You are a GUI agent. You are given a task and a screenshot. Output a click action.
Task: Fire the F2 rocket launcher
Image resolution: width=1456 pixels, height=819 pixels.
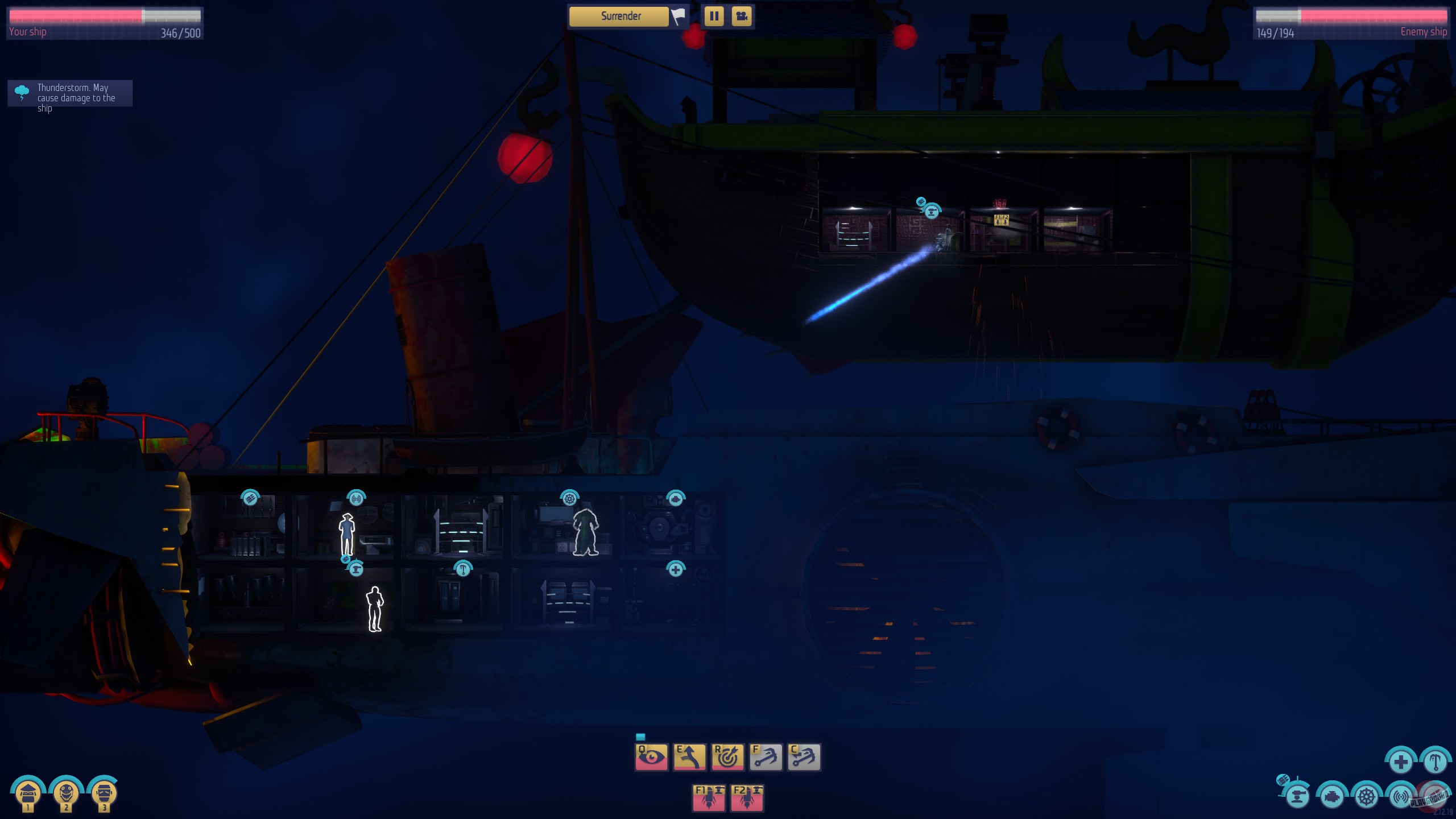click(747, 798)
